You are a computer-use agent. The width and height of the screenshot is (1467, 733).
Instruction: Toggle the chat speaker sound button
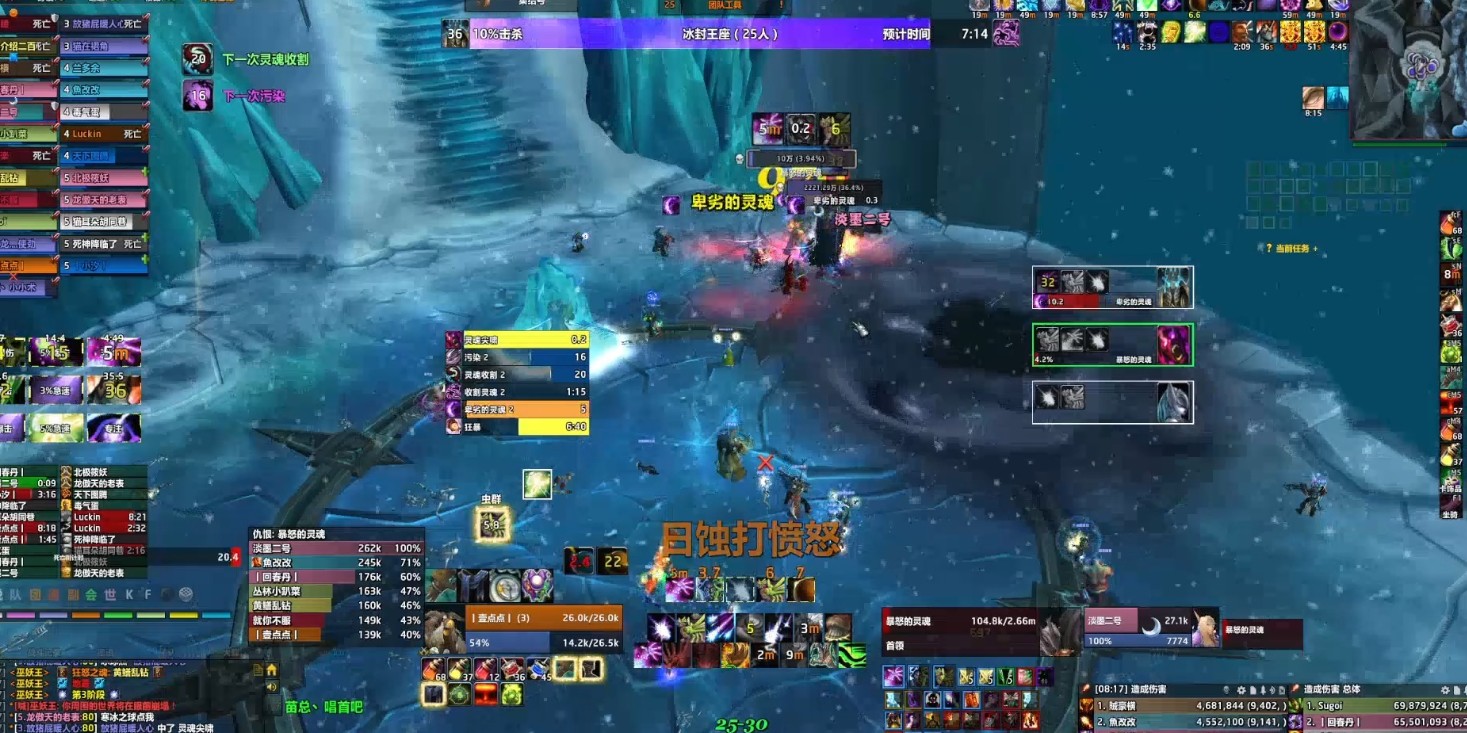(271, 687)
